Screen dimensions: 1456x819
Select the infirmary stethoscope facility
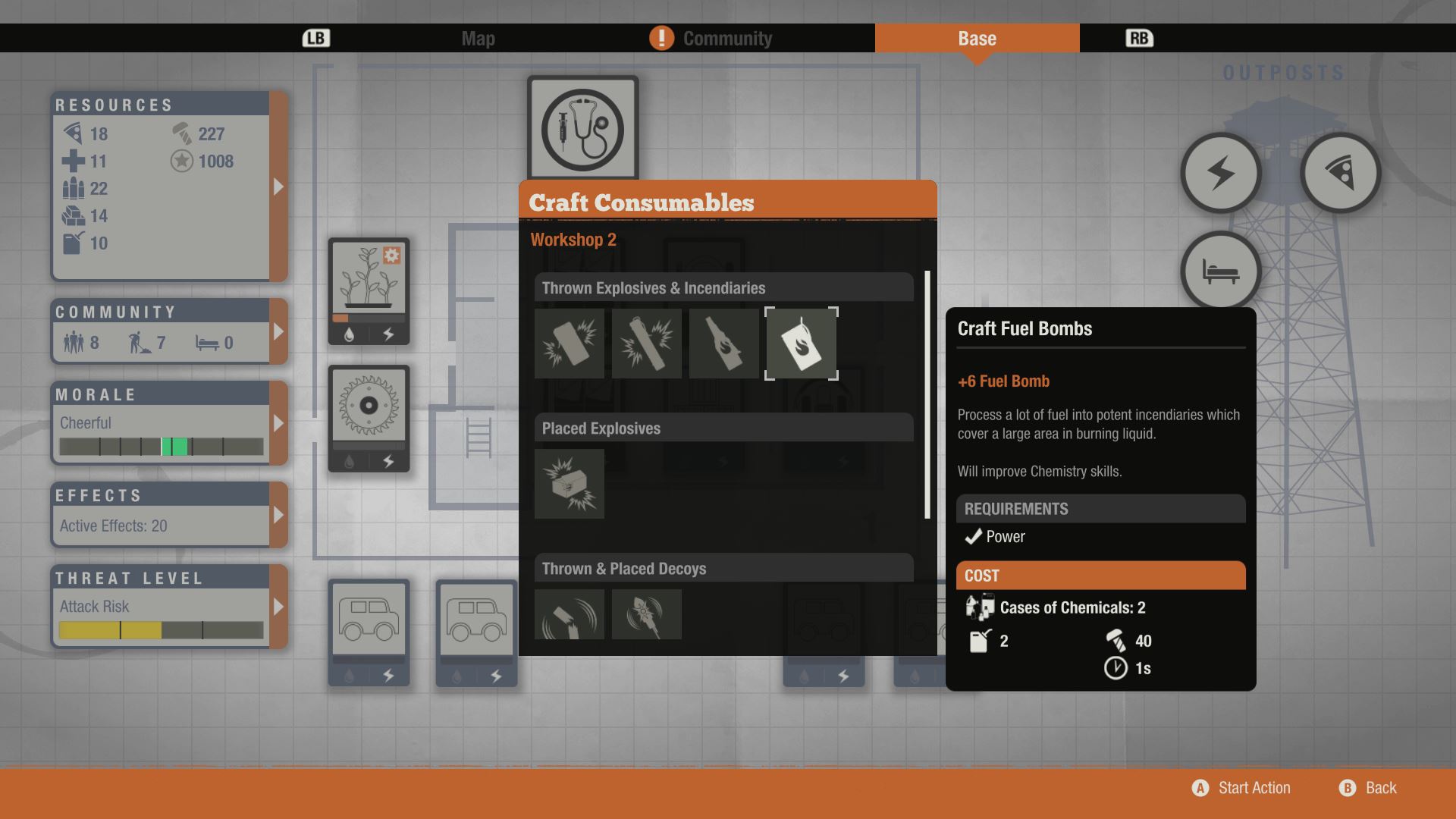[582, 129]
